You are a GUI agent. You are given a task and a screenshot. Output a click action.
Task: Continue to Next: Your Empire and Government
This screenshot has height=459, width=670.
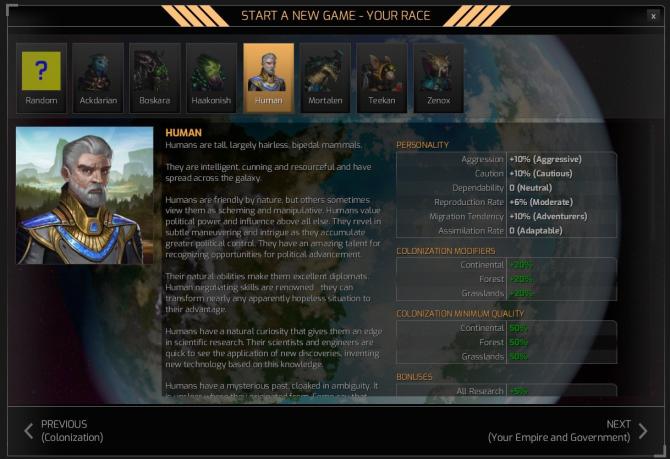(x=567, y=431)
